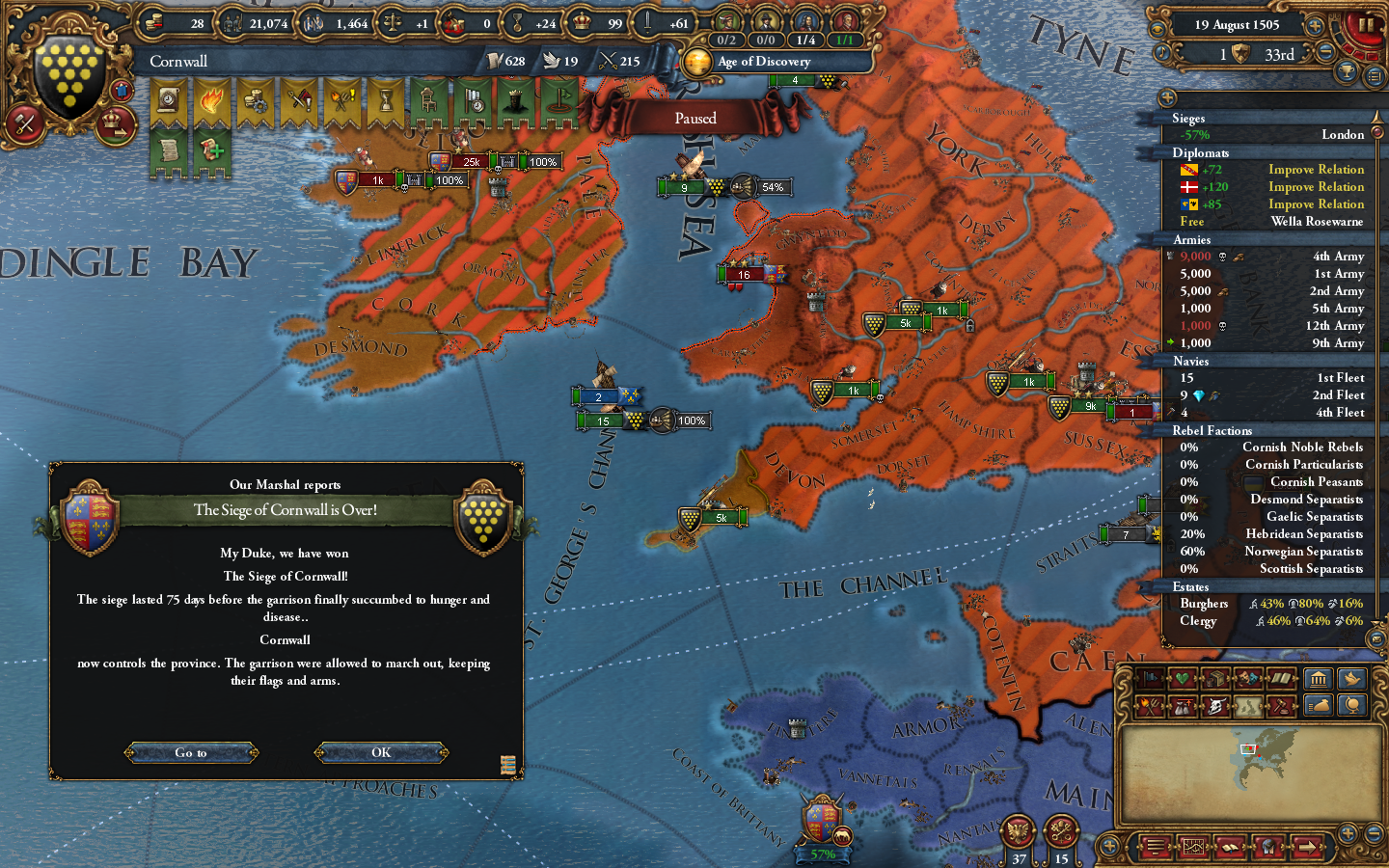Select the political mapmode flag icon
This screenshot has width=1389, height=868.
click(1149, 677)
